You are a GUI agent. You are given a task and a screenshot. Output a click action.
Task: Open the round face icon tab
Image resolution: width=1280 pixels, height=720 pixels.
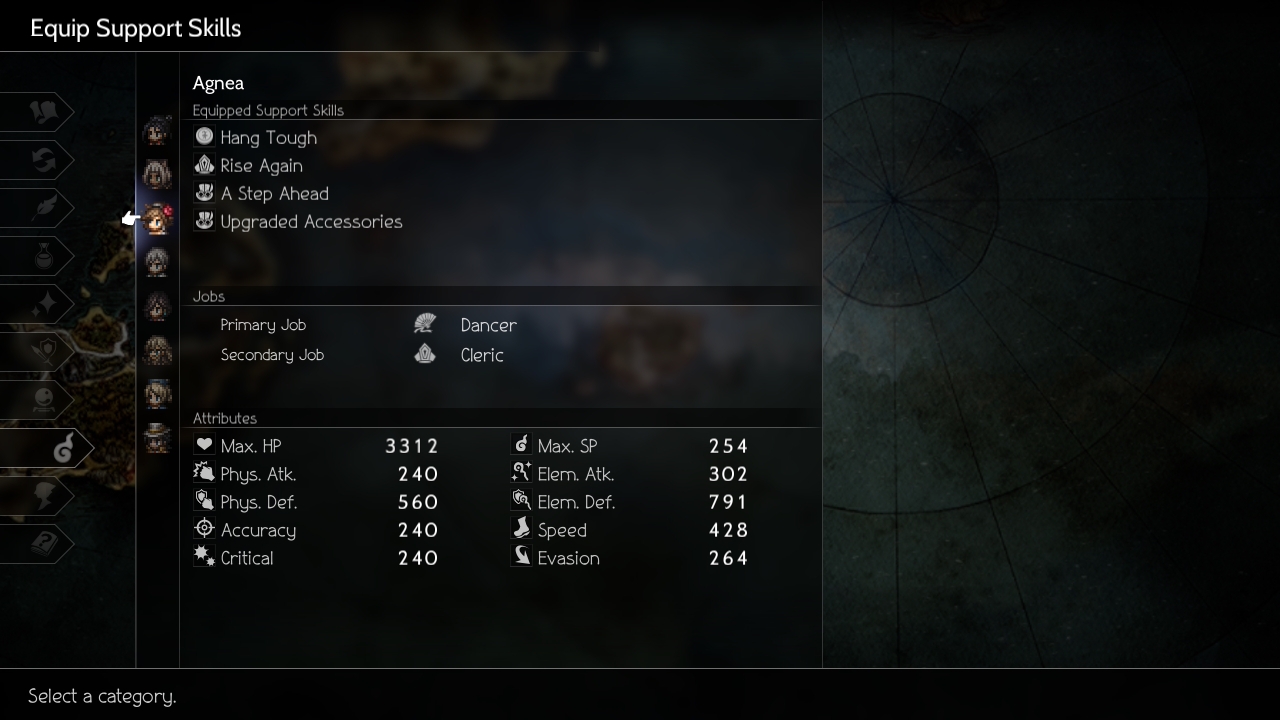point(43,401)
